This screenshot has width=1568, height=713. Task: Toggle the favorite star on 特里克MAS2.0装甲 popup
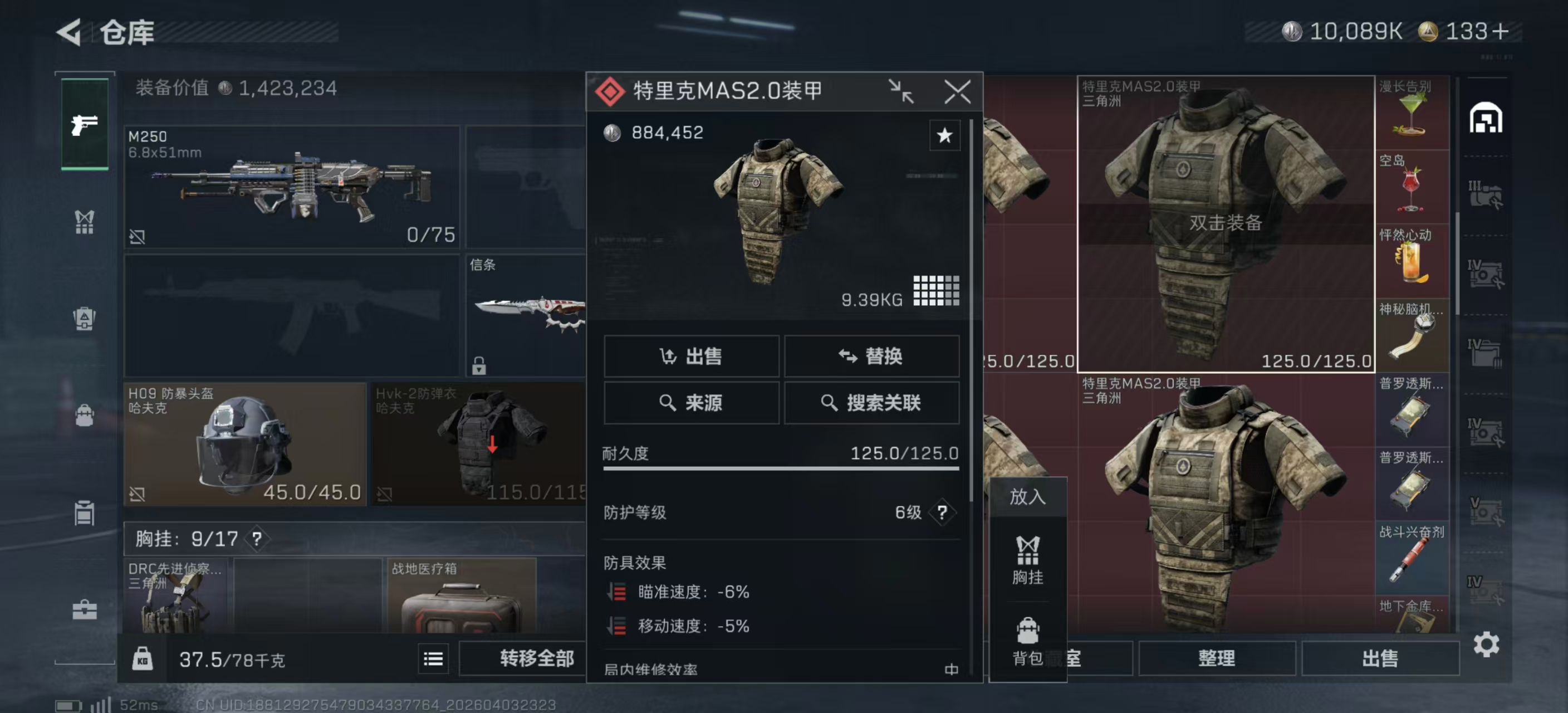pyautogui.click(x=944, y=136)
